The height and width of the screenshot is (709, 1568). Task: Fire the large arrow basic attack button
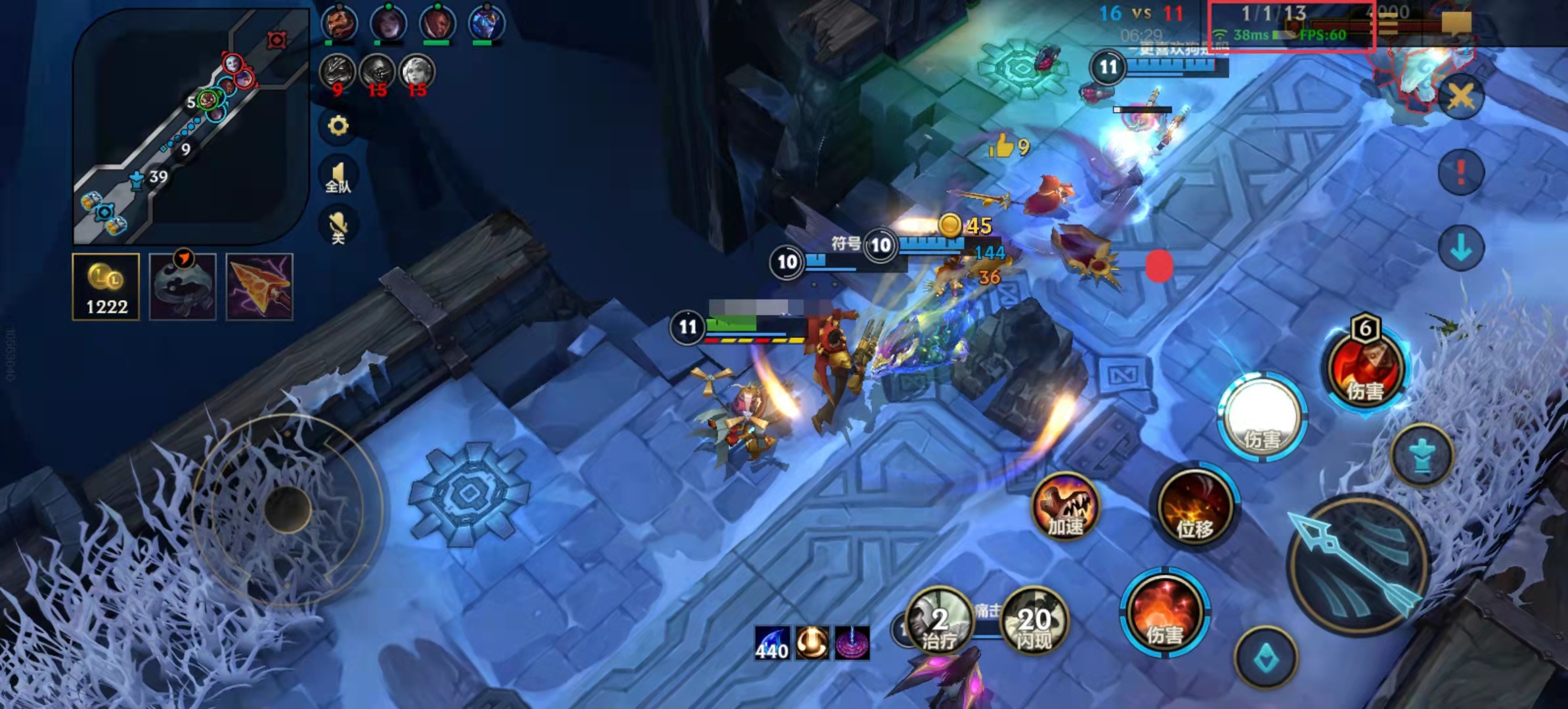click(1358, 566)
